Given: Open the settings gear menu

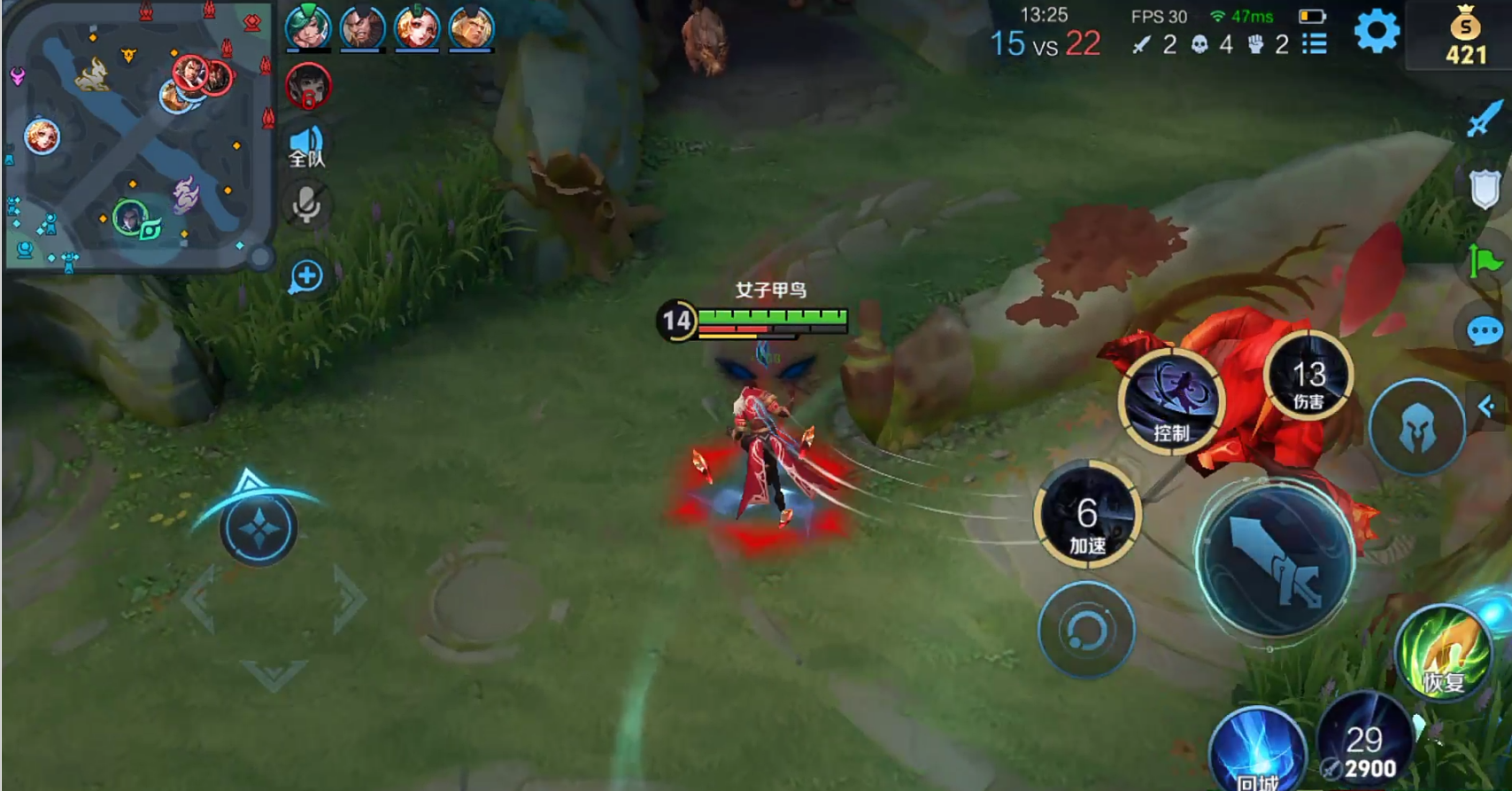Looking at the screenshot, I should (1377, 31).
